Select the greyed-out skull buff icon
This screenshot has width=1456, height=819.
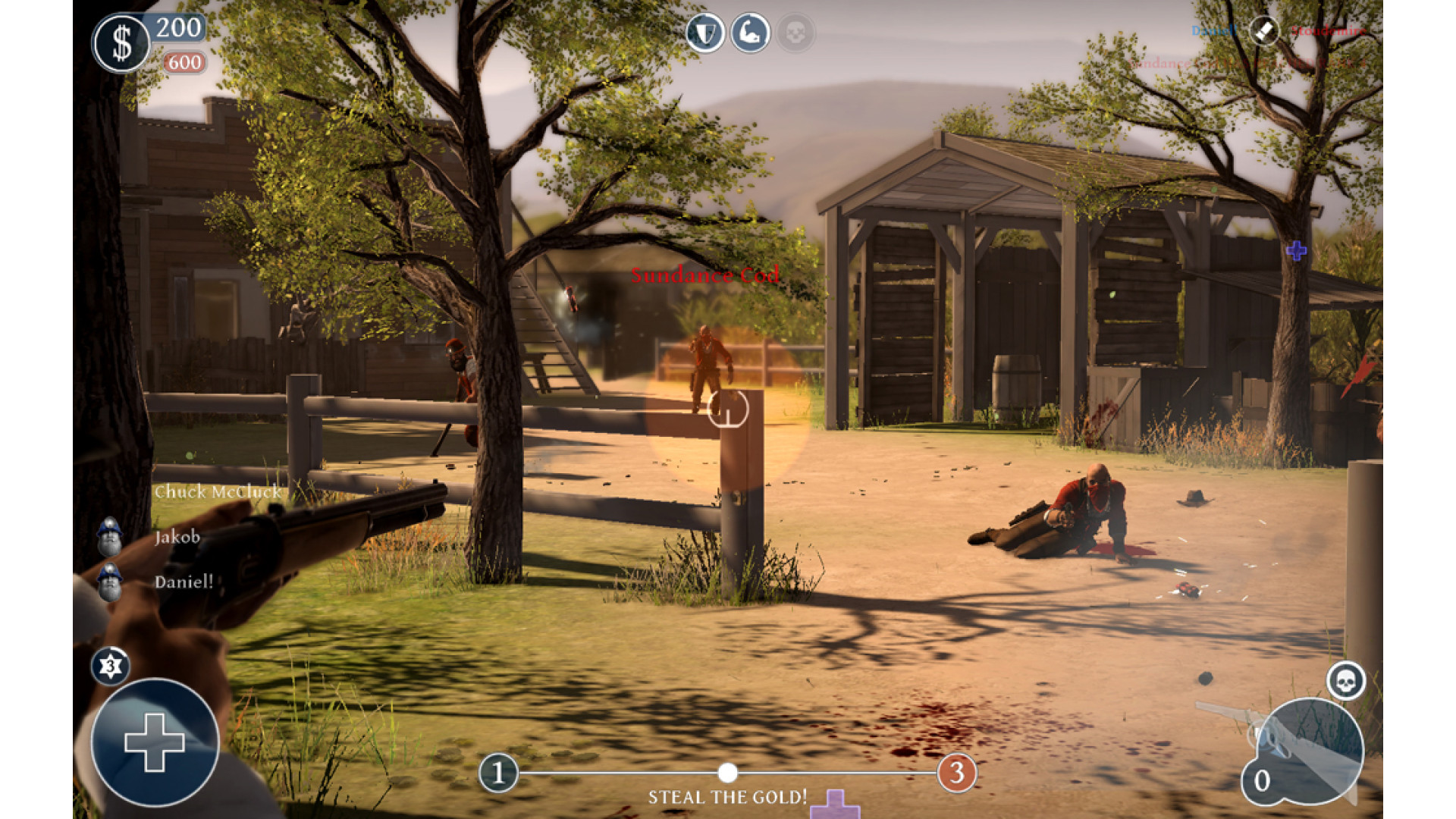pos(795,33)
